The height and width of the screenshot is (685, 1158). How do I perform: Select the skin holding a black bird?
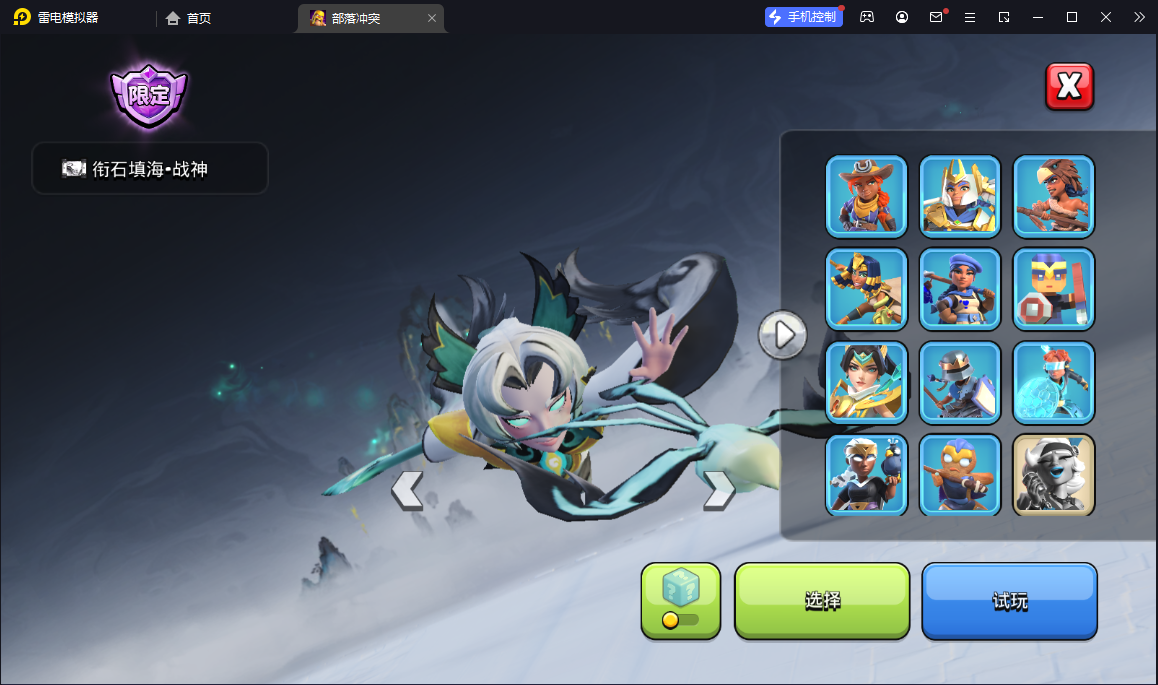[x=866, y=474]
